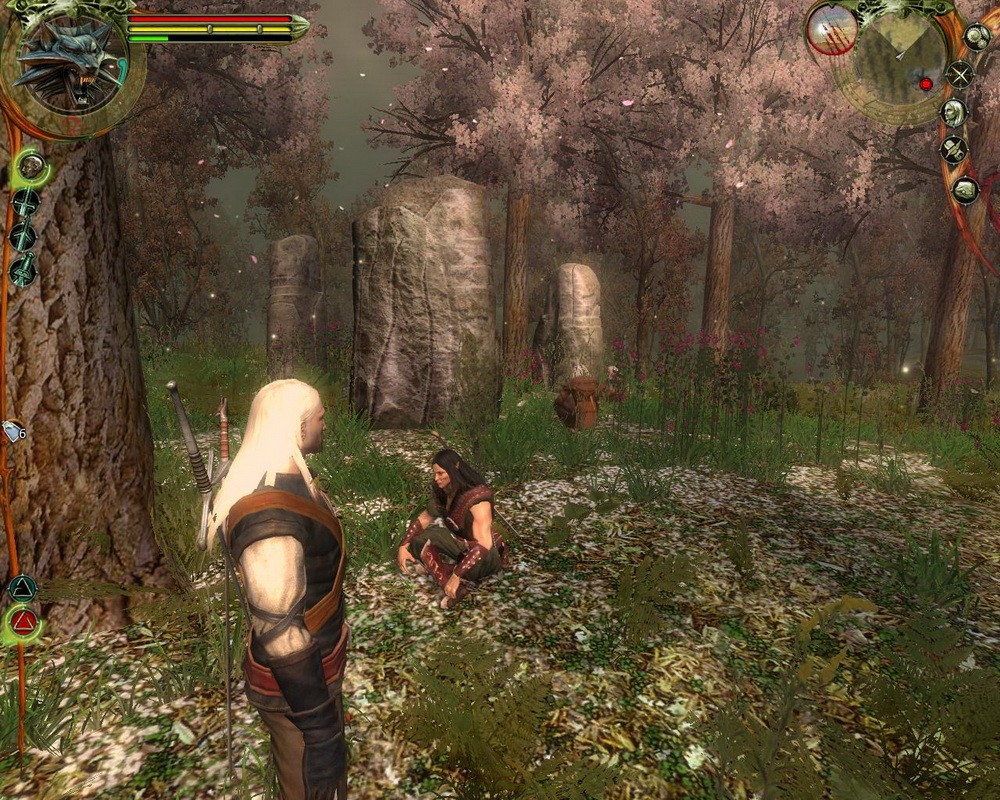Click the bottom stone-like icon on the right
1000x800 pixels.
tap(965, 189)
